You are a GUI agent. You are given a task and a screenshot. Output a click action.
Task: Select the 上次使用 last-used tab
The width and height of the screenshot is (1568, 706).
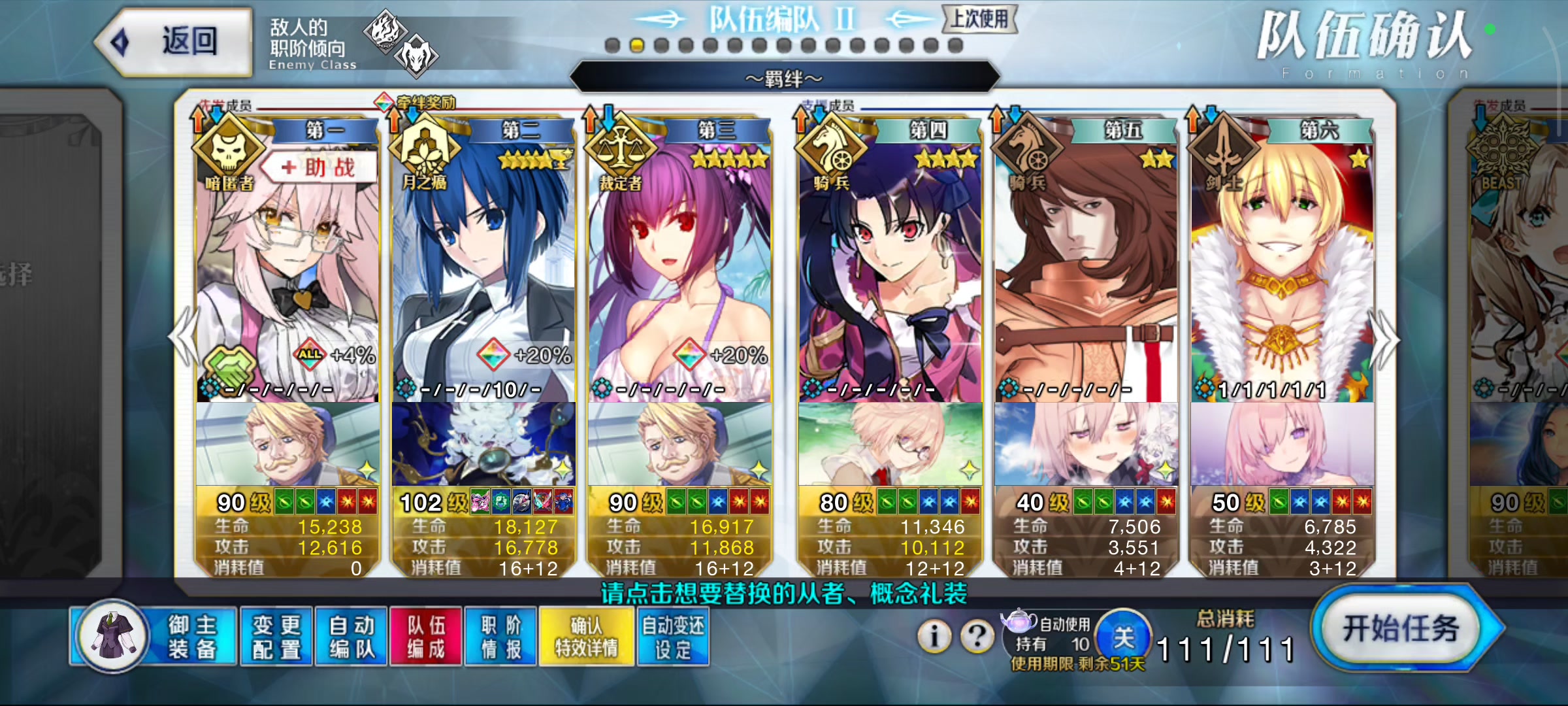[x=979, y=19]
